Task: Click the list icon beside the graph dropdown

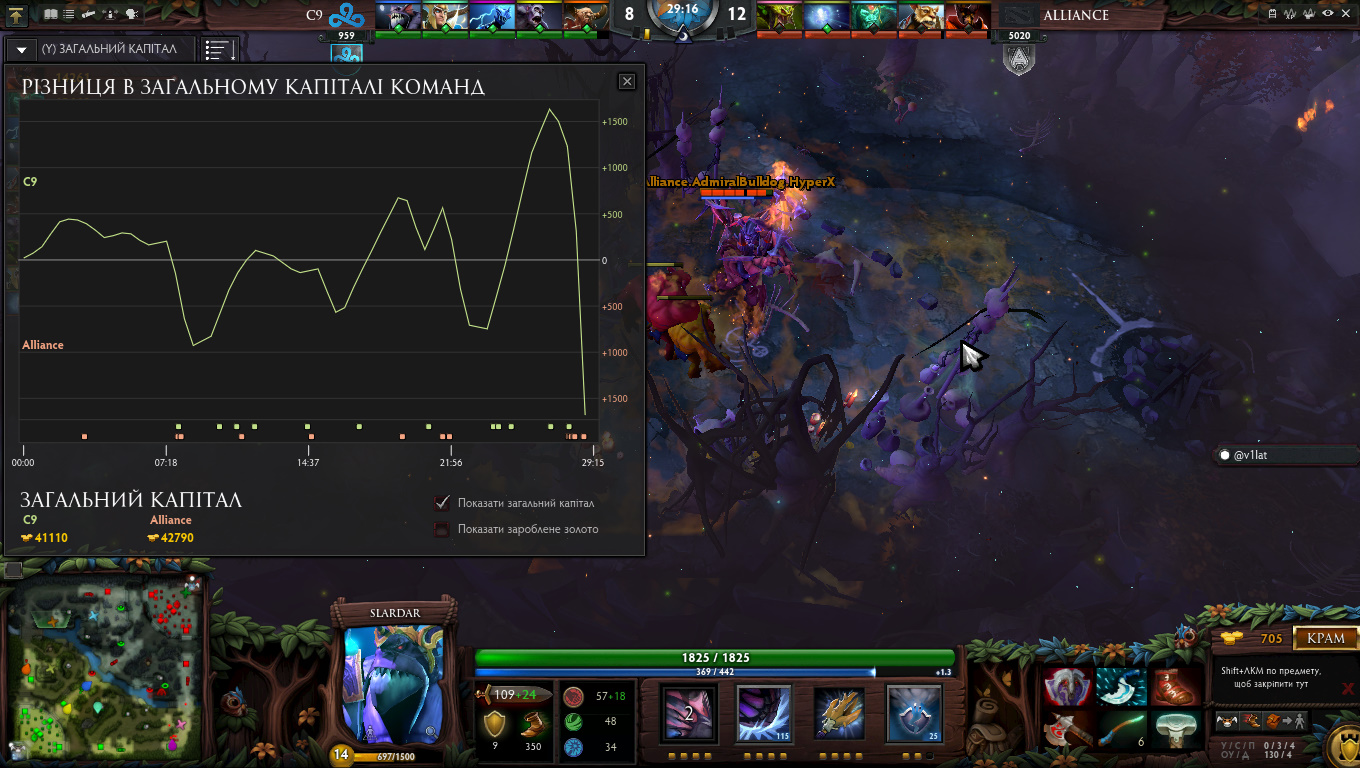Action: point(219,49)
